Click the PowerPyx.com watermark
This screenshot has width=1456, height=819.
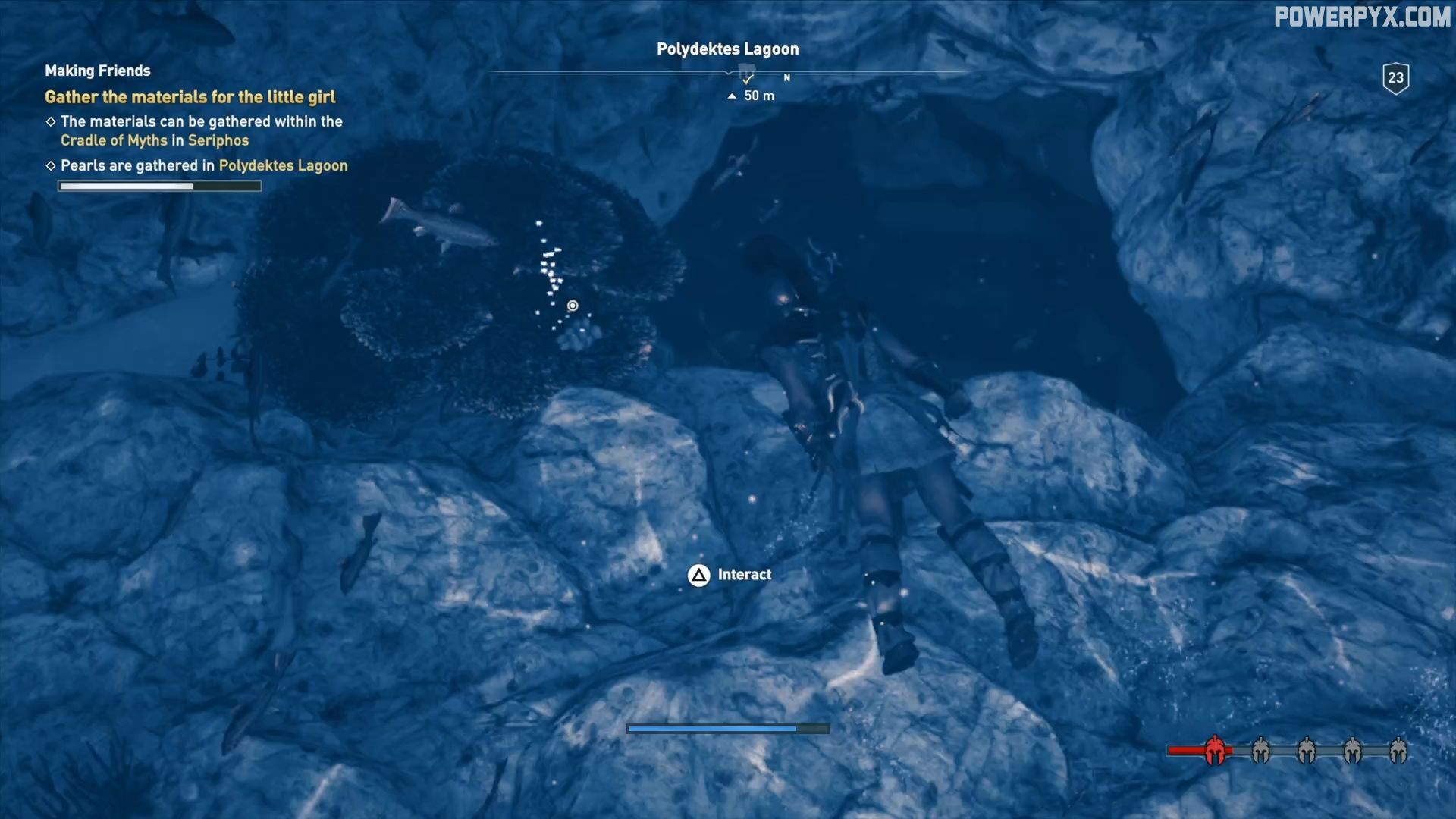coord(1361,17)
